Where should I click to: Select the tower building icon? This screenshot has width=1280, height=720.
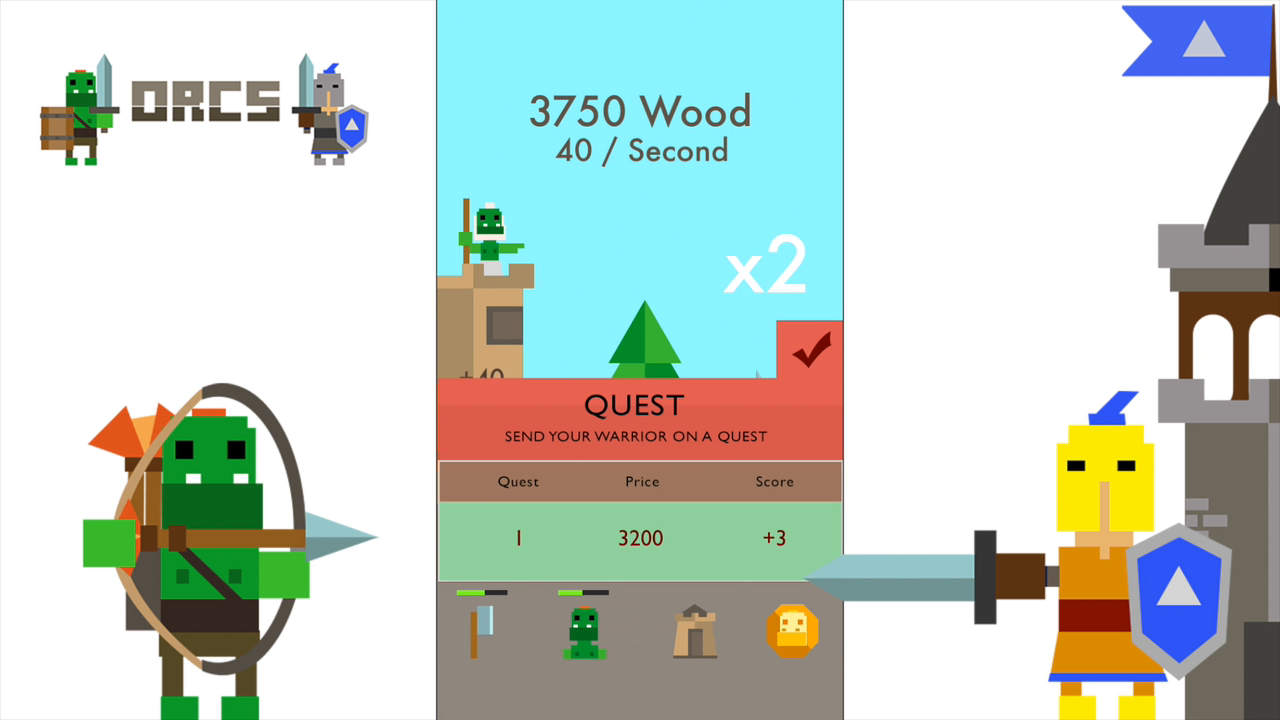tap(695, 630)
